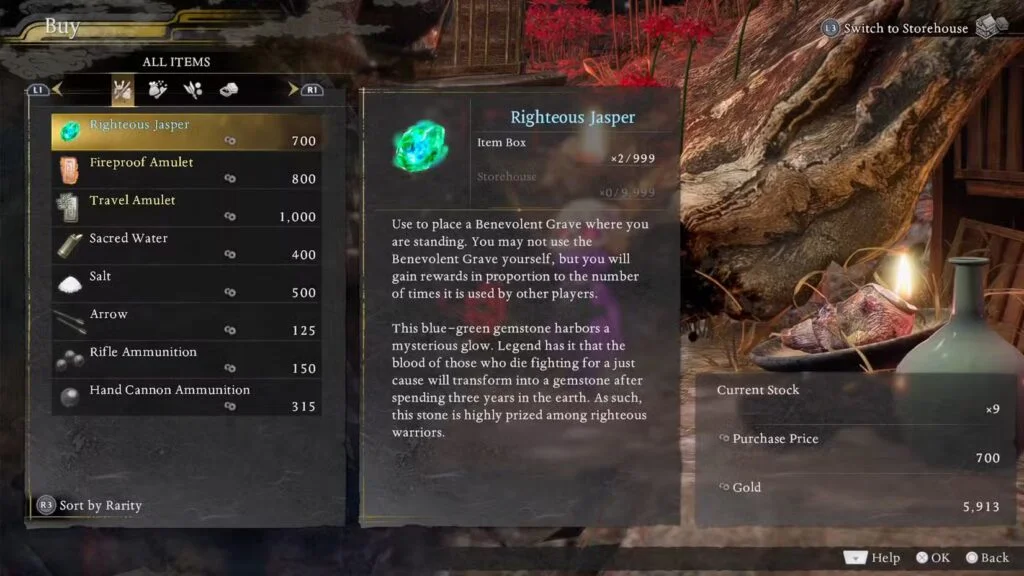Image resolution: width=1024 pixels, height=576 pixels.
Task: Switch to the arrows and bullets category tab
Action: coord(193,90)
